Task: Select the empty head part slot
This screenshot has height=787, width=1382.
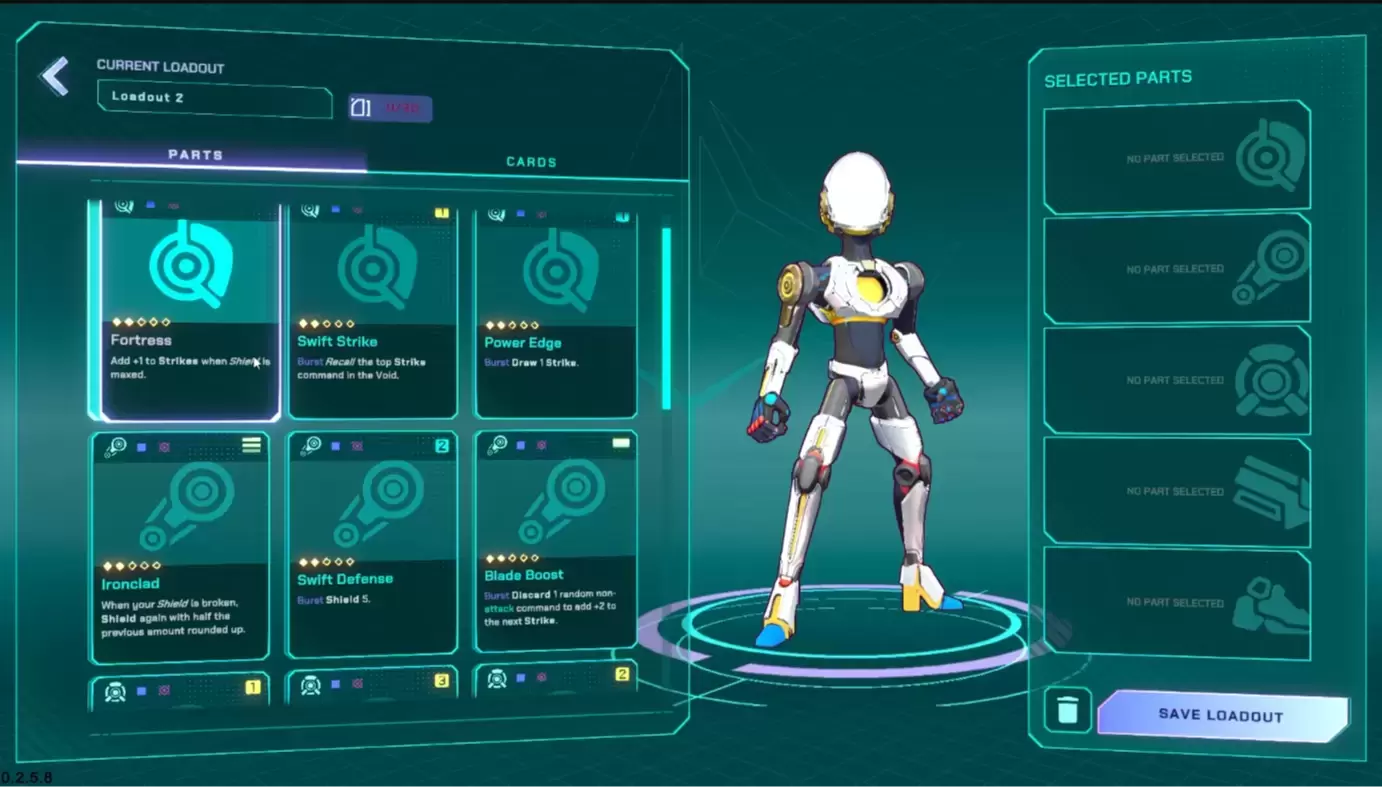Action: pyautogui.click(x=1176, y=158)
